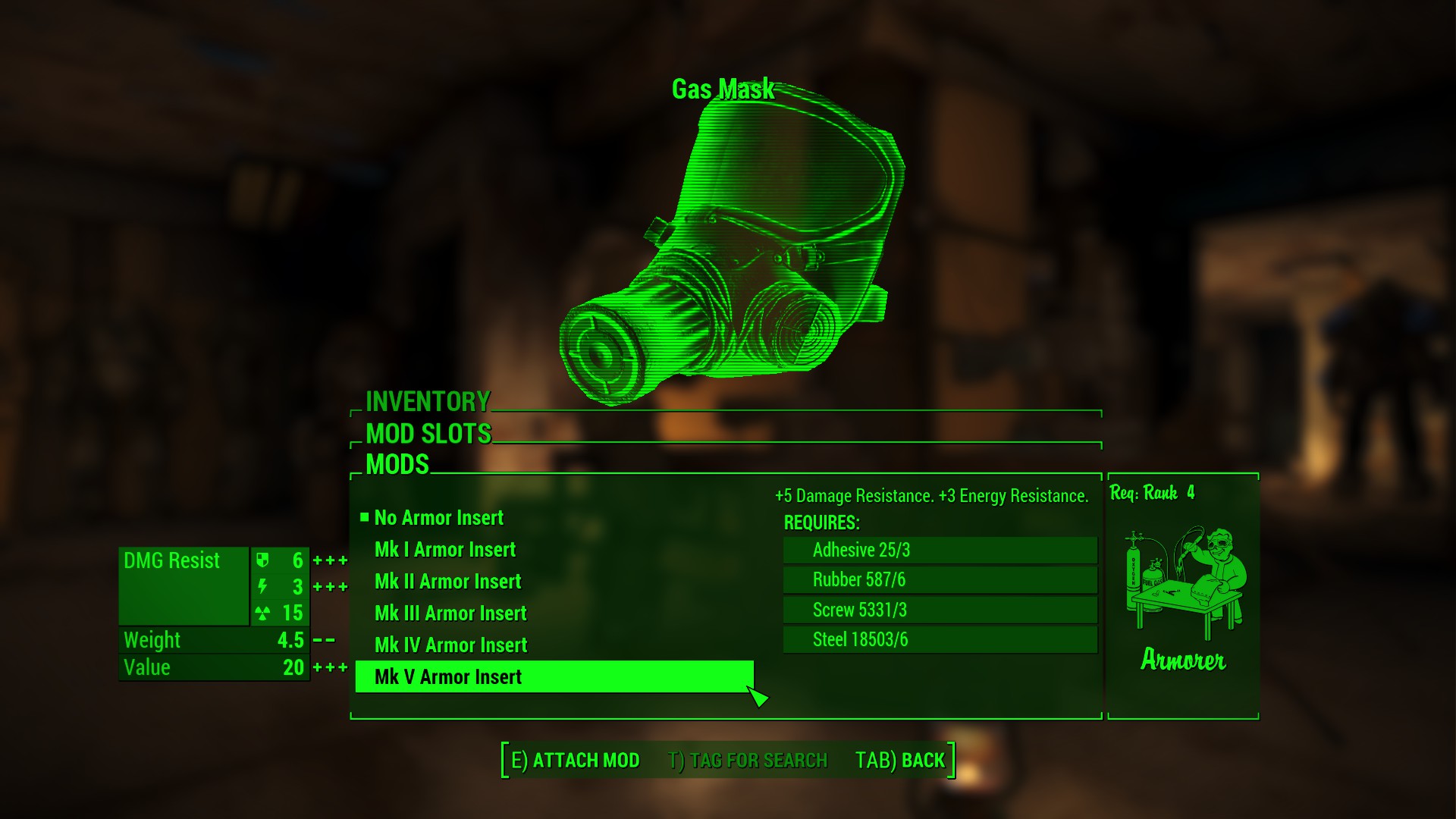Pick the Mk III Armor Insert
1456x819 pixels.
pyautogui.click(x=450, y=613)
